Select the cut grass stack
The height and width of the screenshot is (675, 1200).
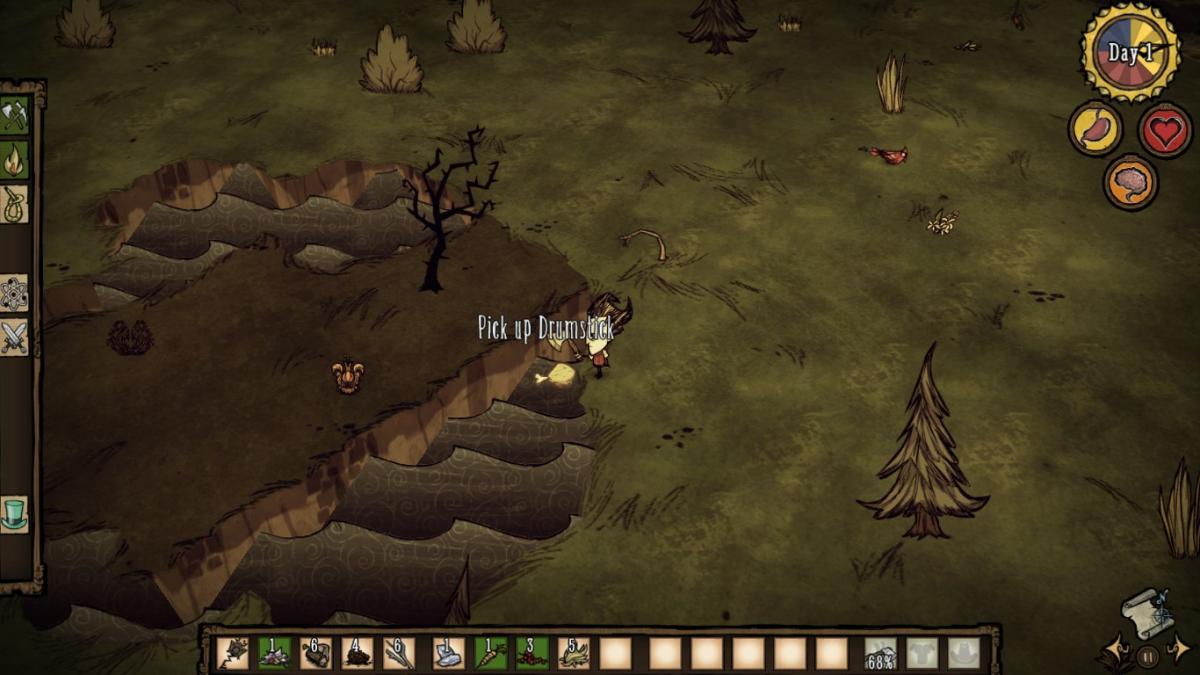coord(574,653)
